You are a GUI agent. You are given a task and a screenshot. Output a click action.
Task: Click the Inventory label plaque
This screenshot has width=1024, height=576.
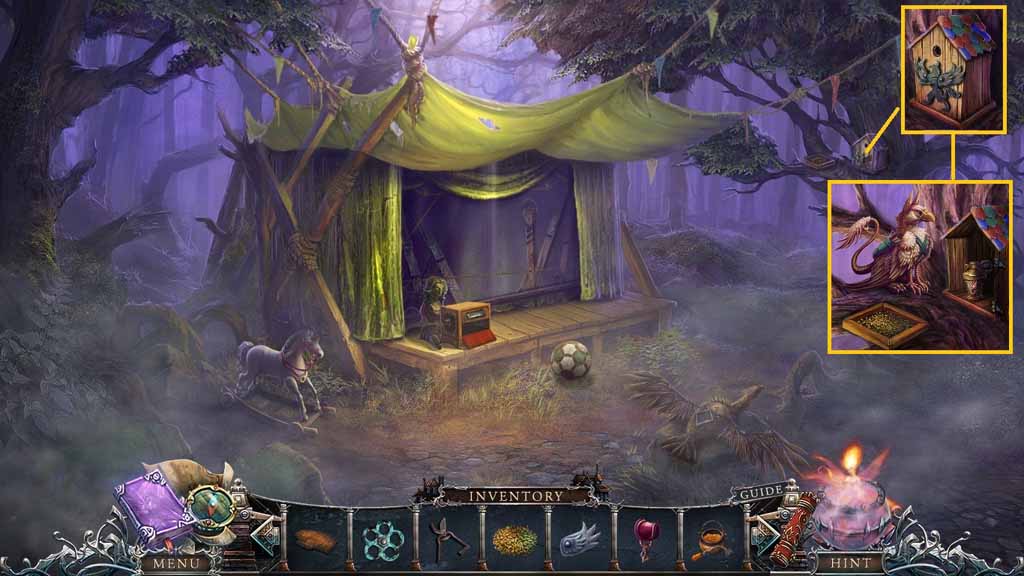[x=513, y=495]
